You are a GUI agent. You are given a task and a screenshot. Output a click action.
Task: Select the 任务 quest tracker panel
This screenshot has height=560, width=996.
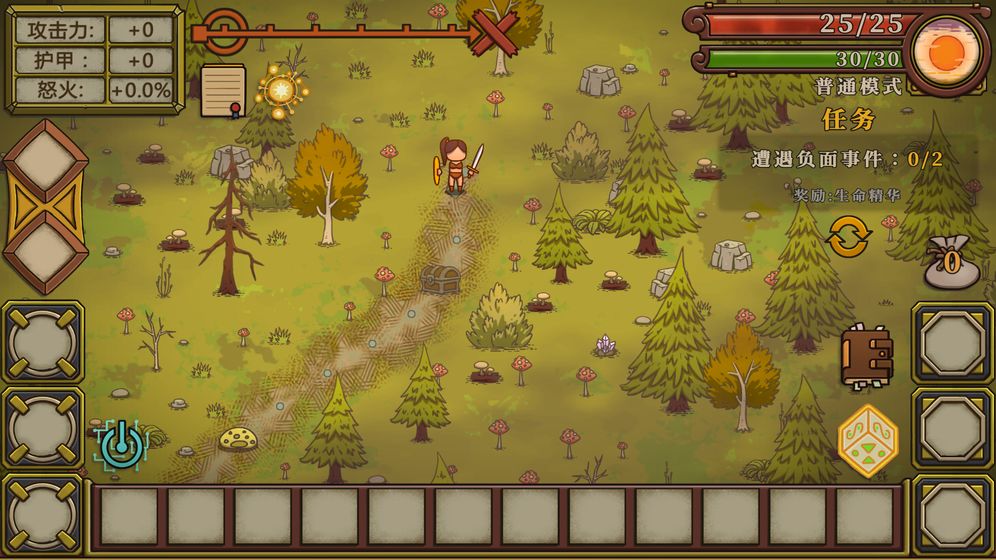click(x=848, y=158)
